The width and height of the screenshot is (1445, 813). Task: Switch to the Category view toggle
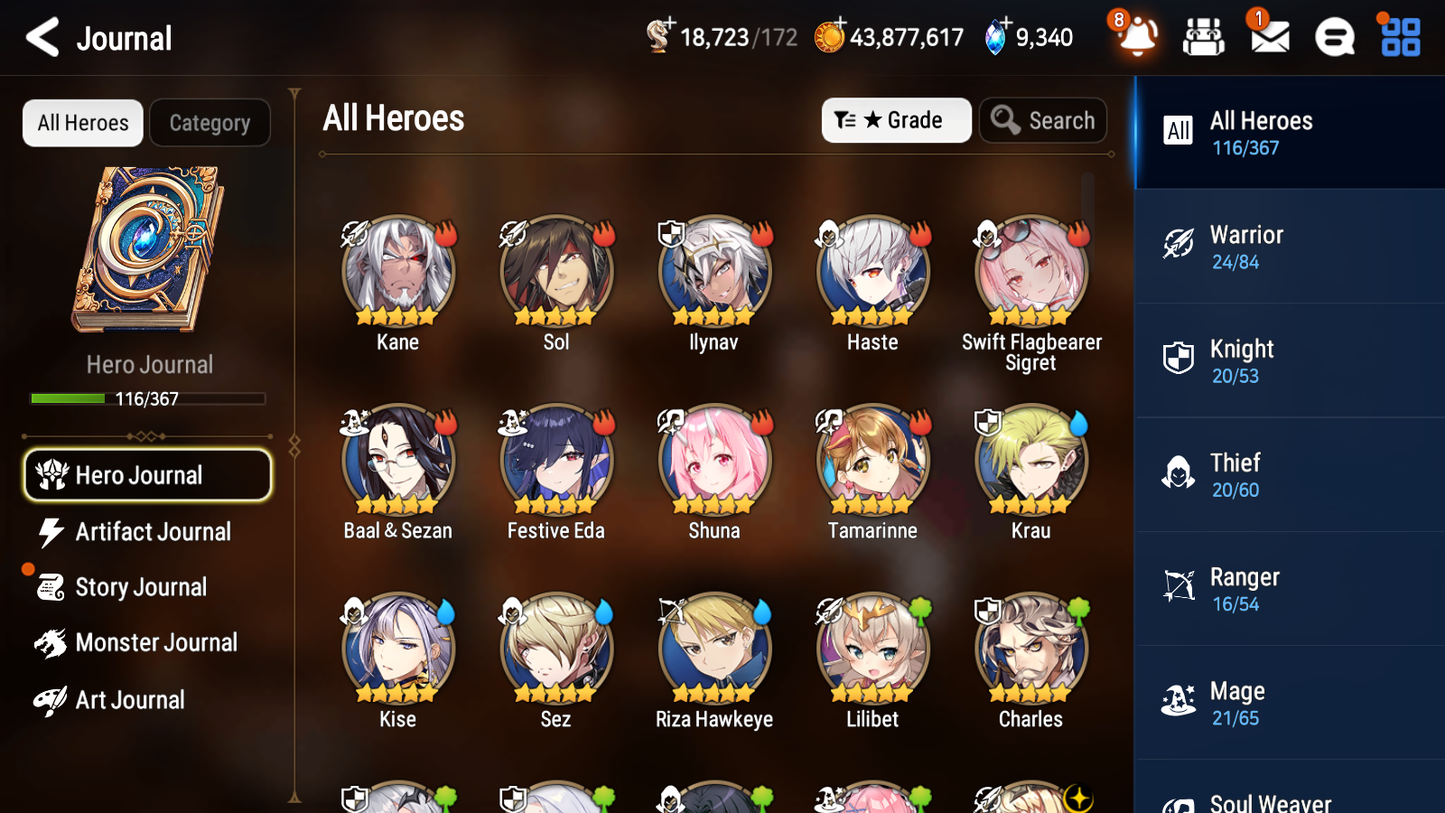(210, 123)
